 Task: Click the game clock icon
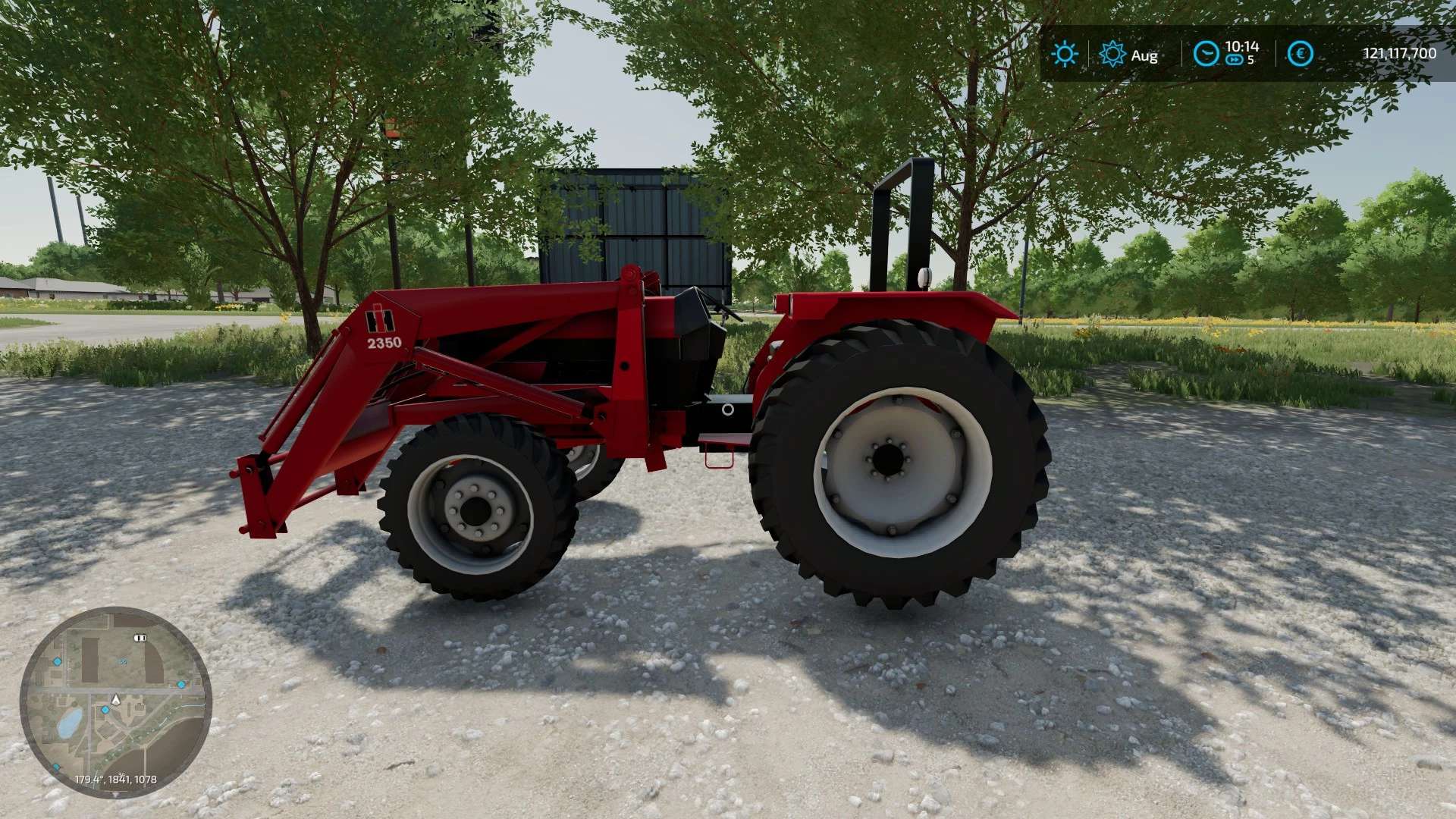[1205, 54]
